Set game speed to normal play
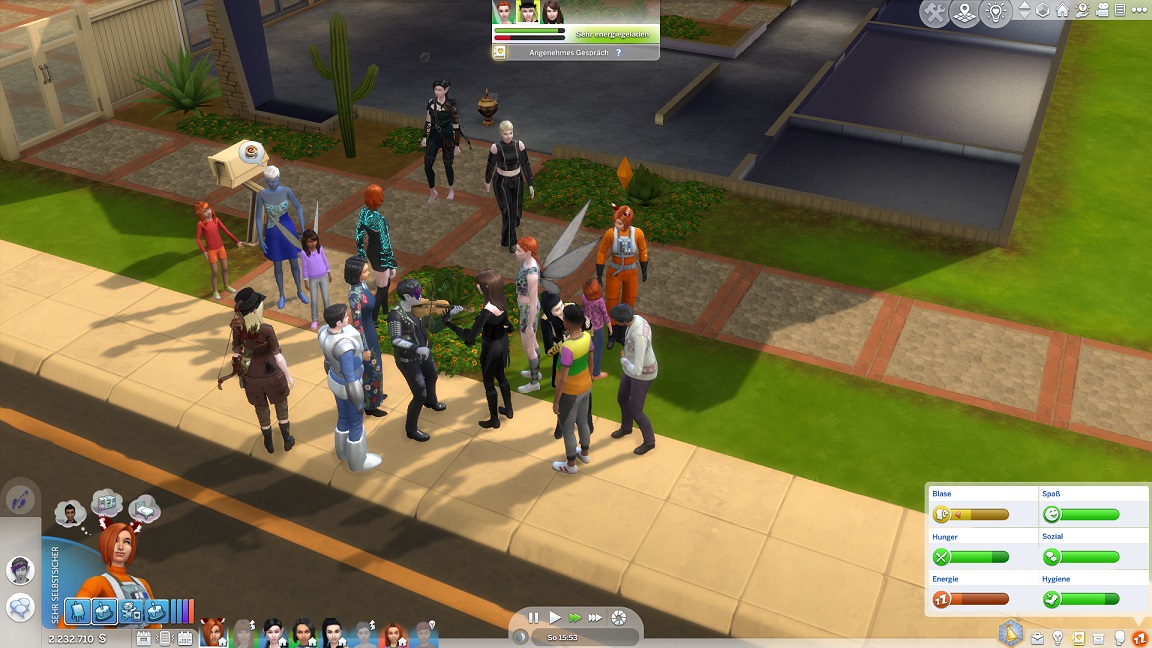Viewport: 1152px width, 648px height. pyautogui.click(x=555, y=618)
